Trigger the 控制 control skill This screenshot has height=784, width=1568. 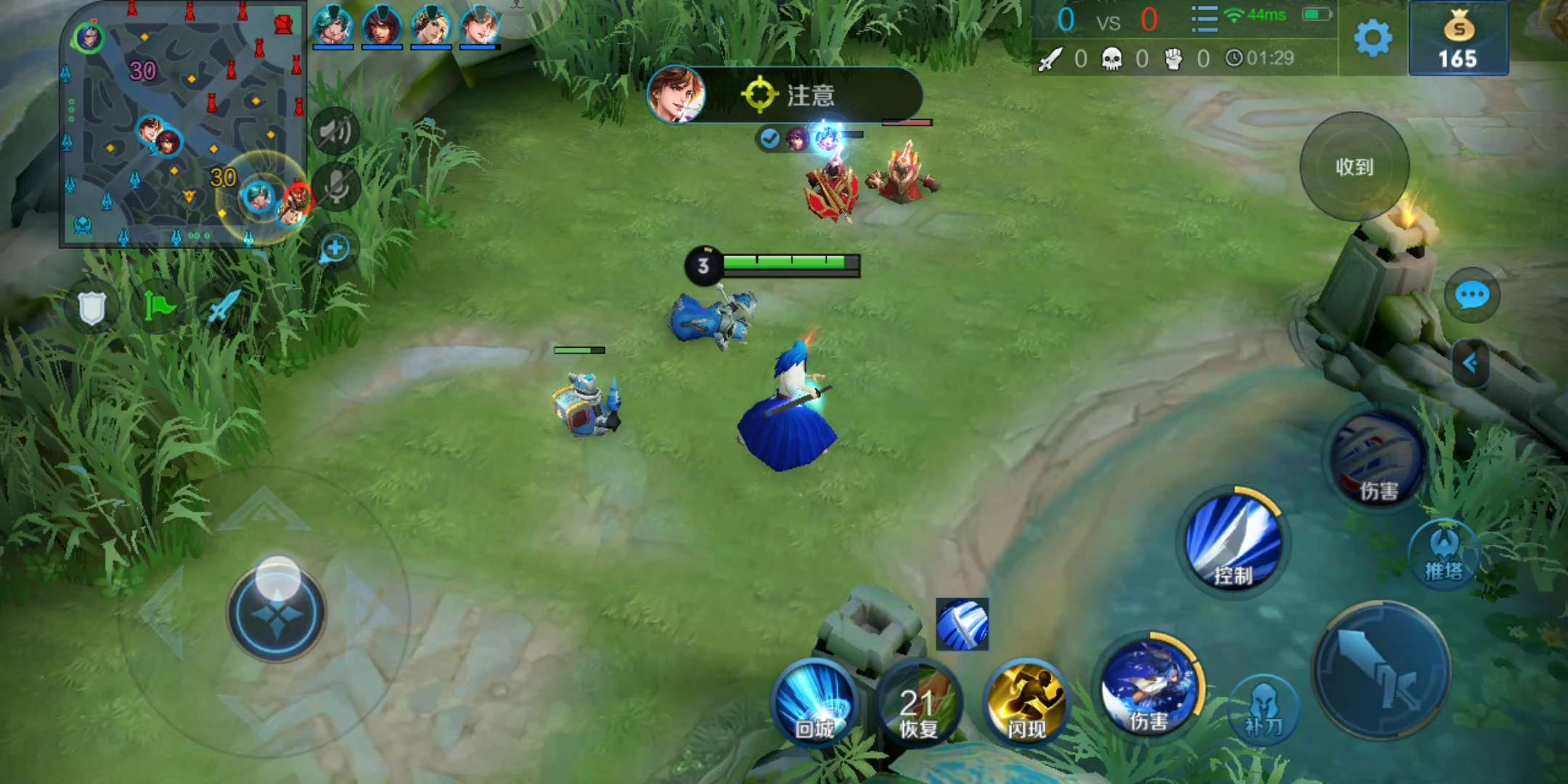1233,542
